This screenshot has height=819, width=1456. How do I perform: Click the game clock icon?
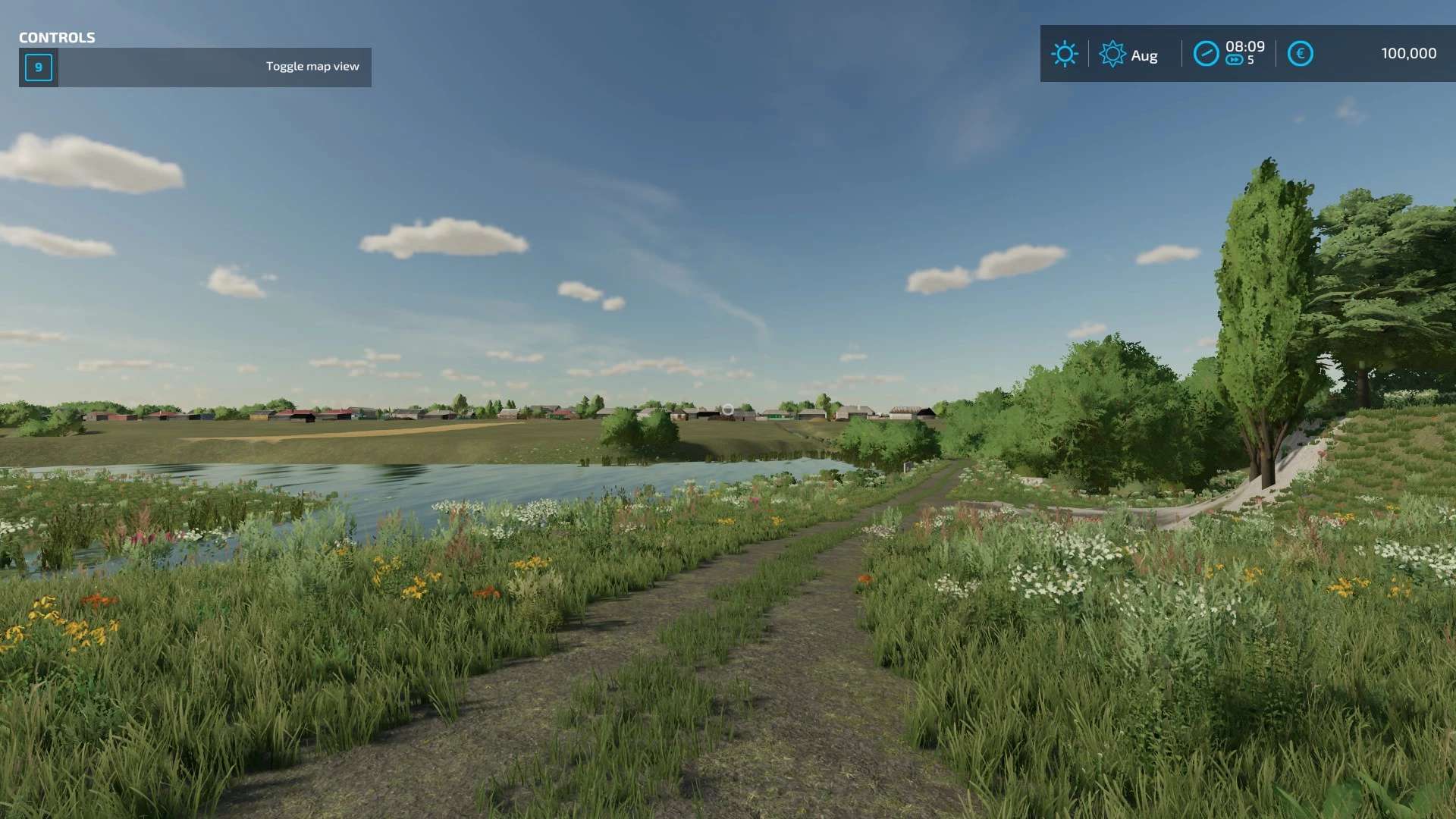coord(1206,54)
